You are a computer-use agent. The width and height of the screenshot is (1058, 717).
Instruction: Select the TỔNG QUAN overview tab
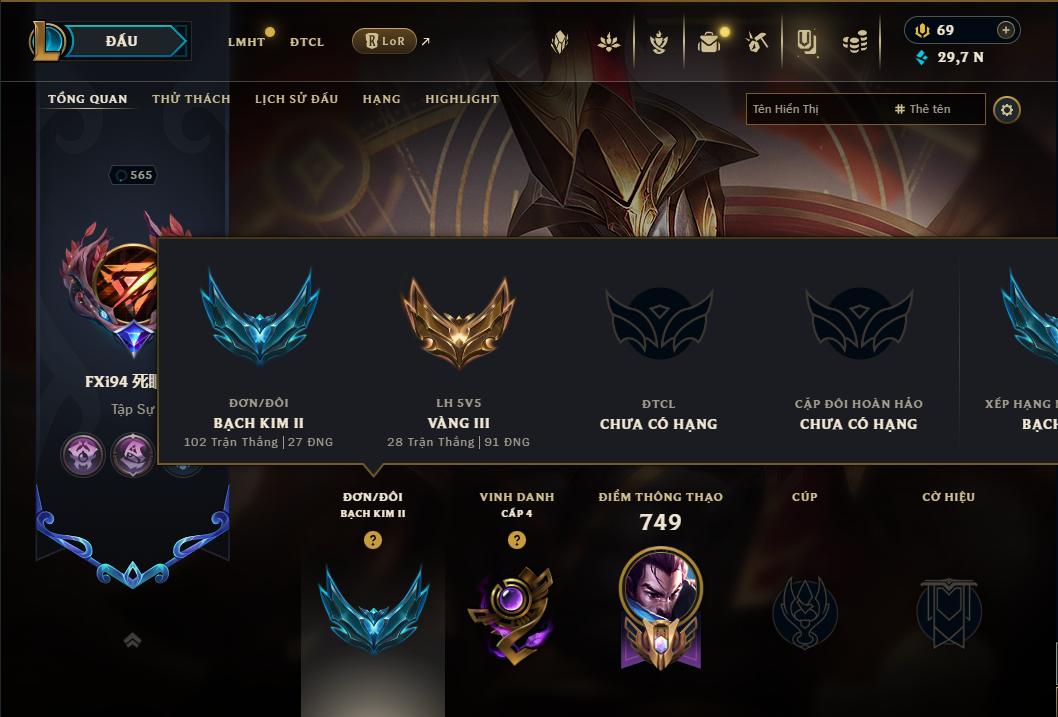tap(88, 99)
